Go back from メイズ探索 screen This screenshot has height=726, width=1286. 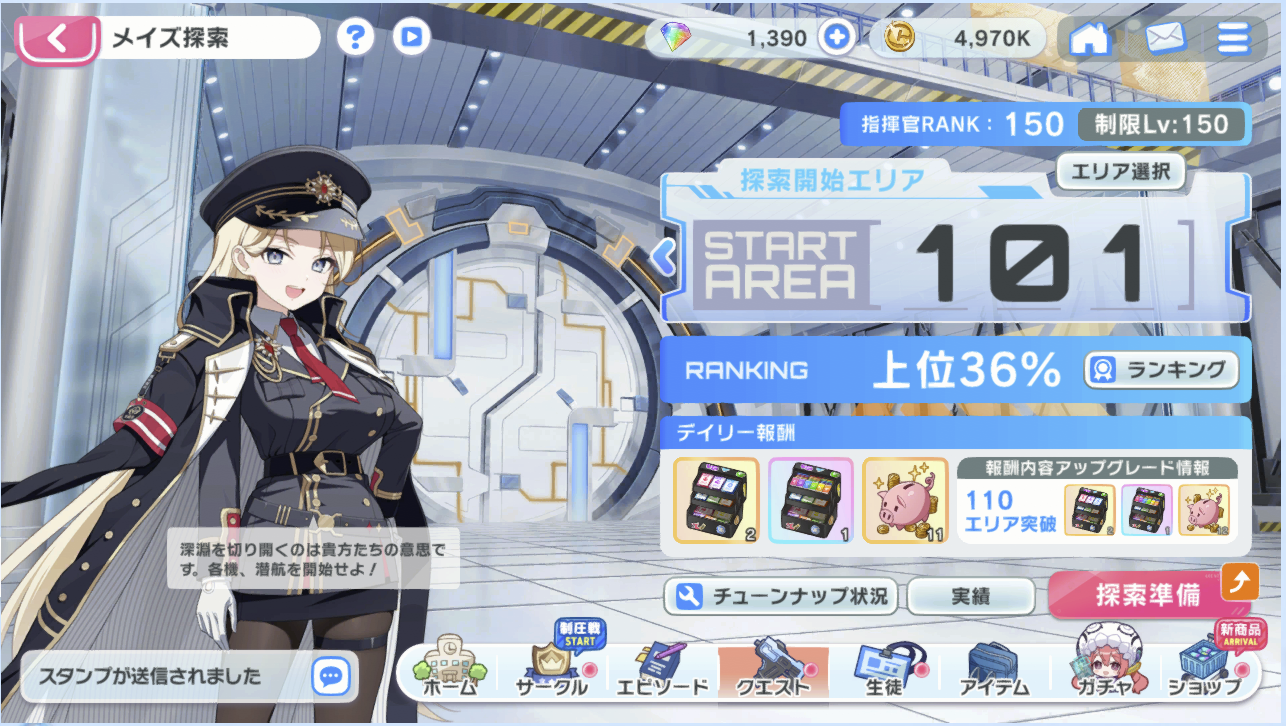[x=57, y=39]
